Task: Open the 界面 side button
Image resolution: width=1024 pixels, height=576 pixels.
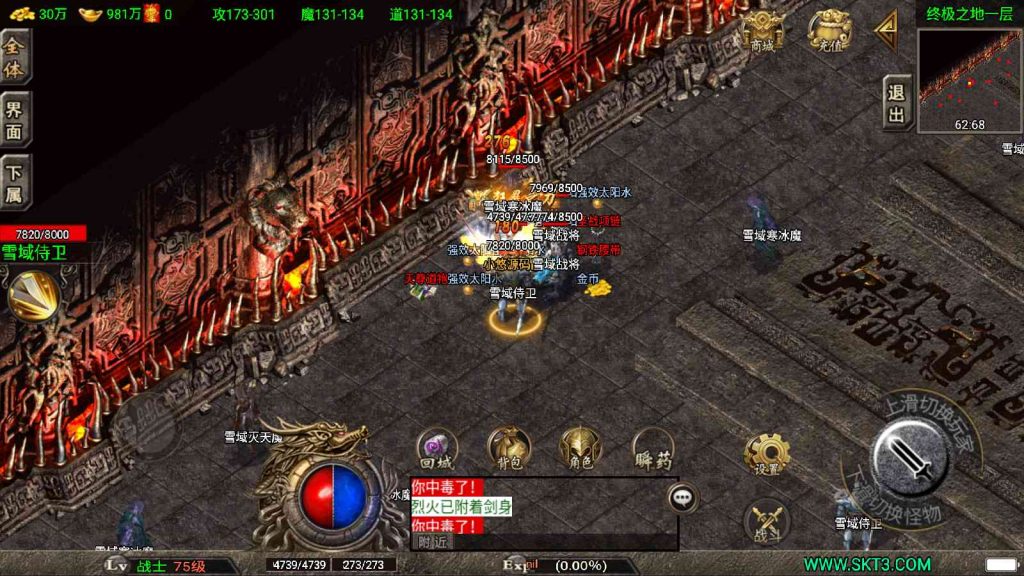Action: (x=15, y=121)
